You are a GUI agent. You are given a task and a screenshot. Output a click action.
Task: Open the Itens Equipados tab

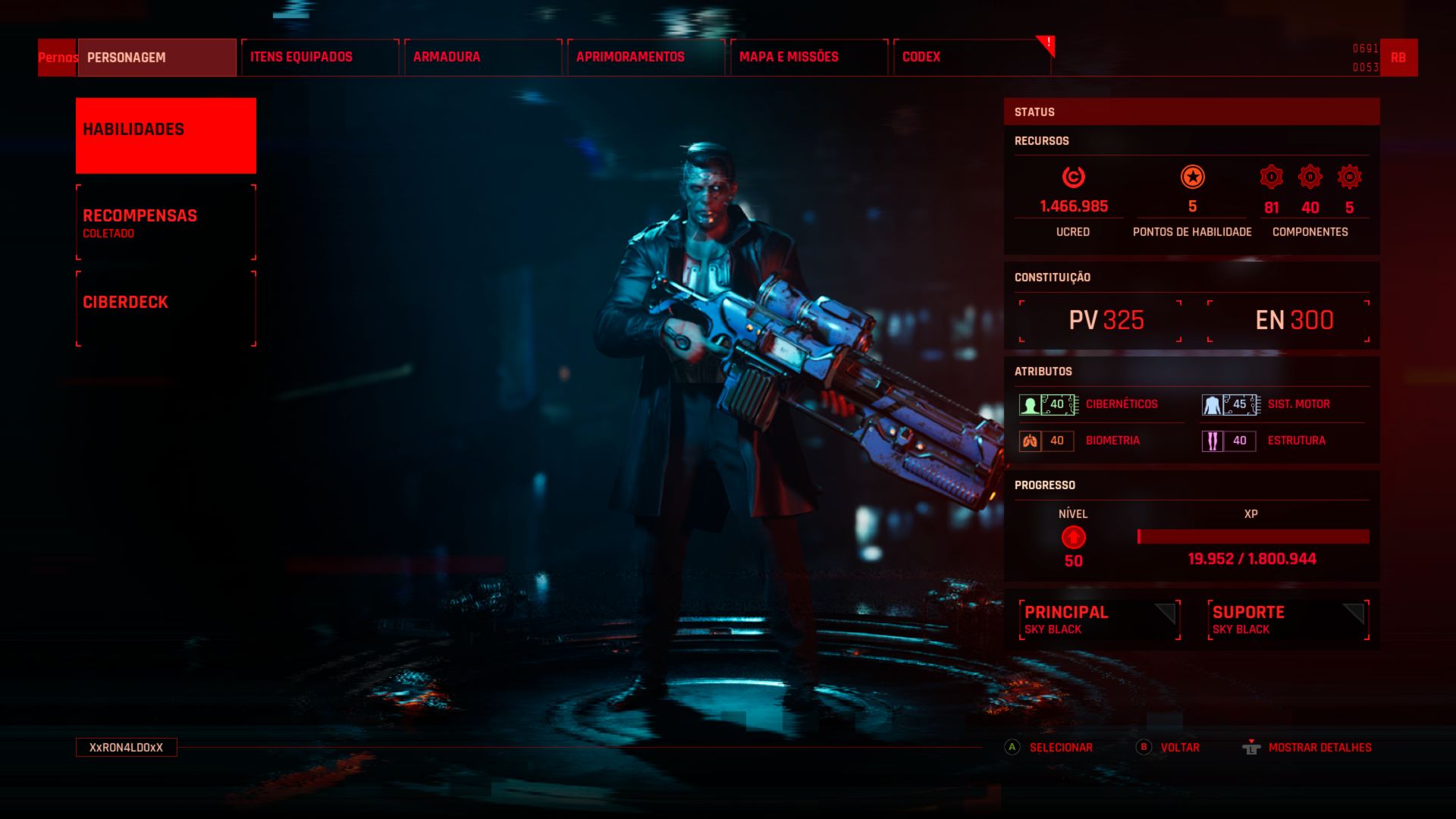[x=319, y=58]
